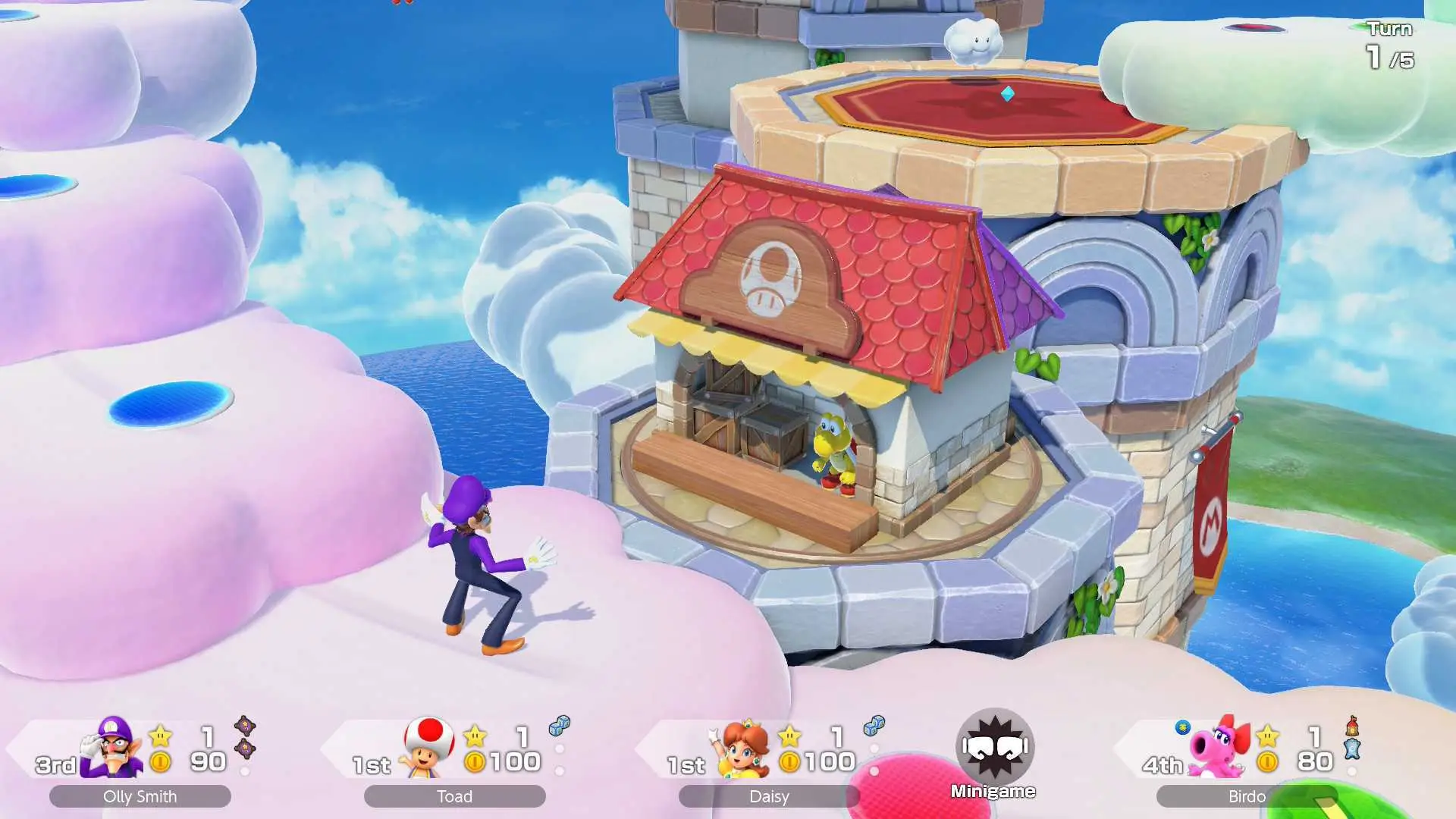Click the Olly Smith name label
Viewport: 1456px width, 819px height.
coord(140,796)
